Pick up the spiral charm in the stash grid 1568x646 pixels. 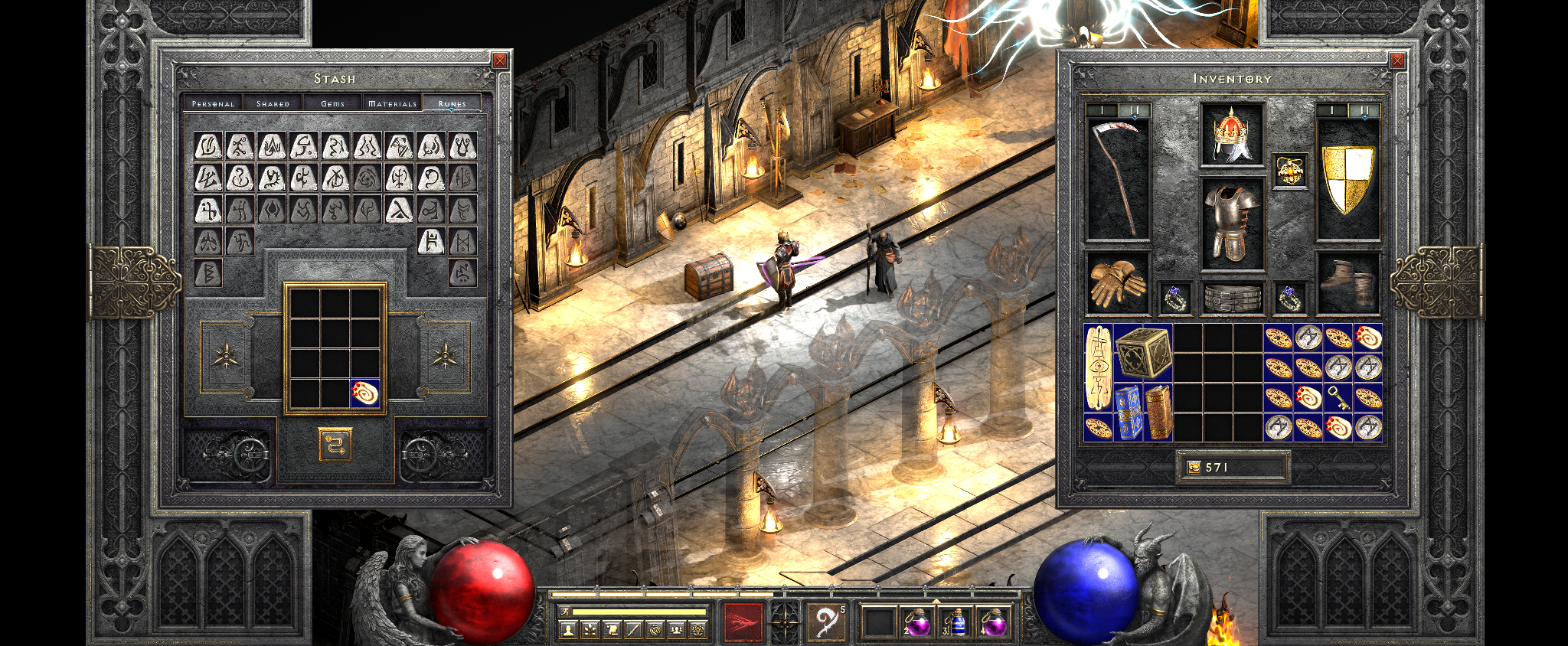365,393
